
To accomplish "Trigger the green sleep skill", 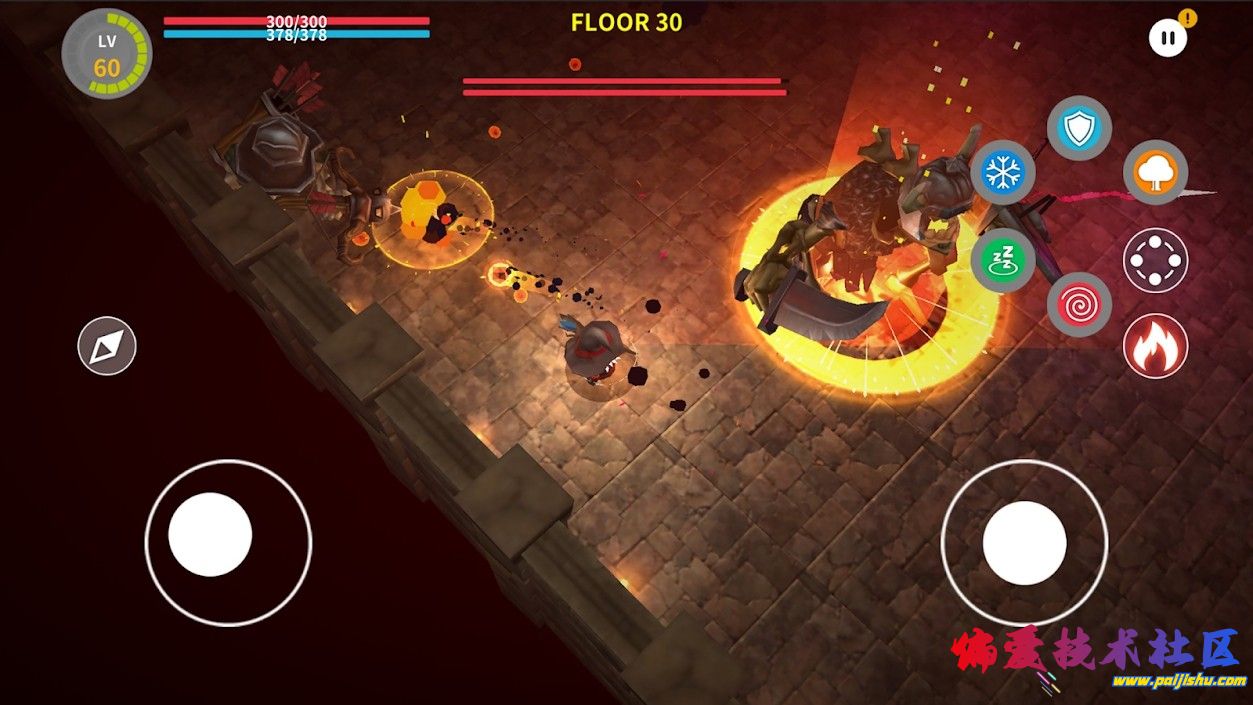I will point(1002,260).
